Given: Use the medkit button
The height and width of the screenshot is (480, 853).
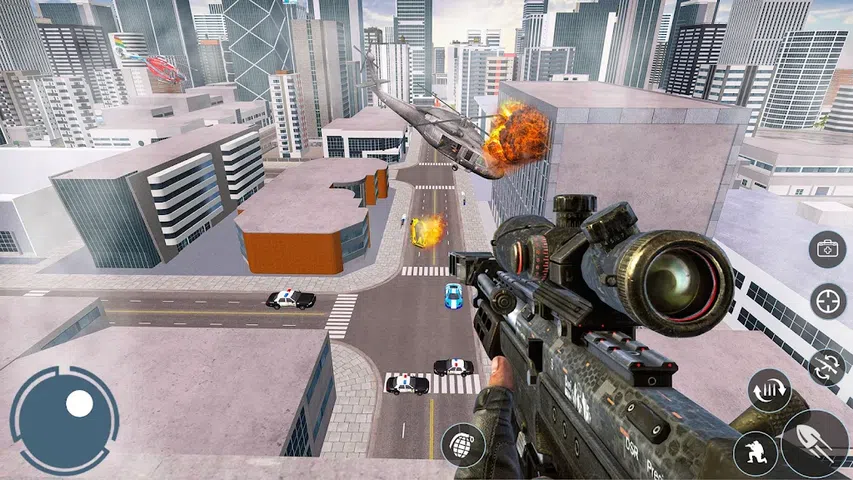Looking at the screenshot, I should 827,249.
